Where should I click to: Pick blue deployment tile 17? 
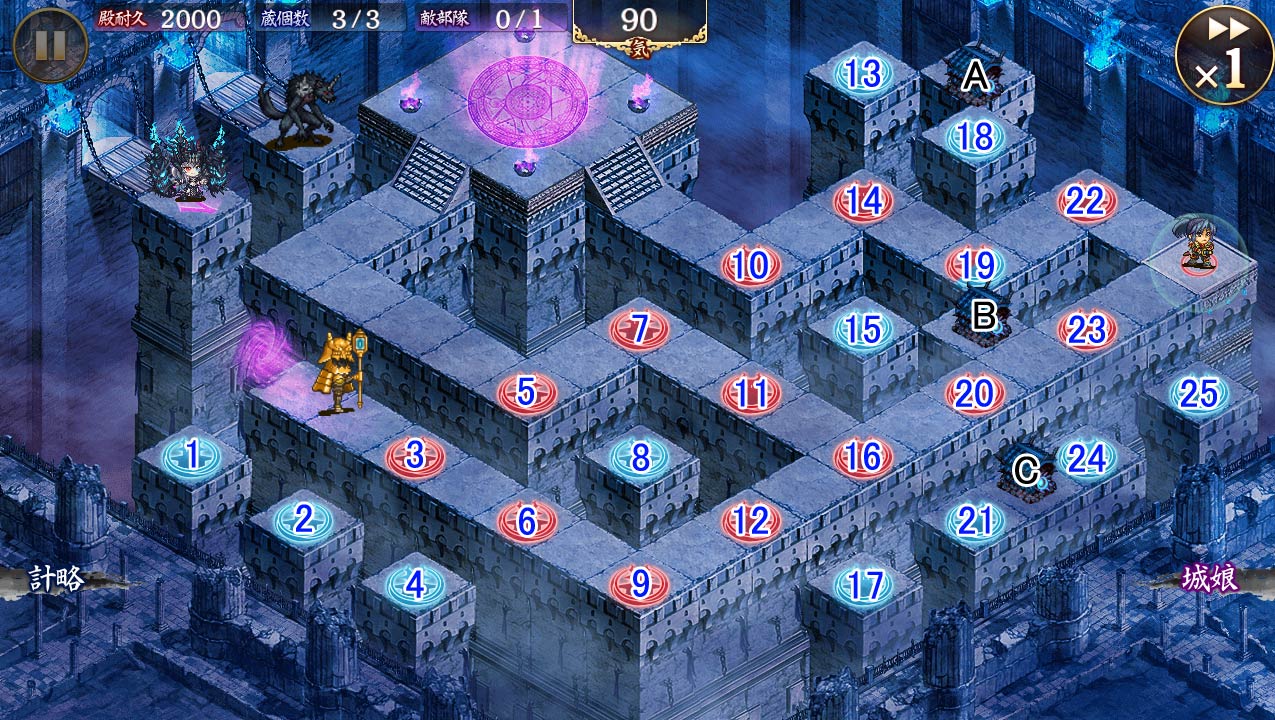pyautogui.click(x=863, y=585)
